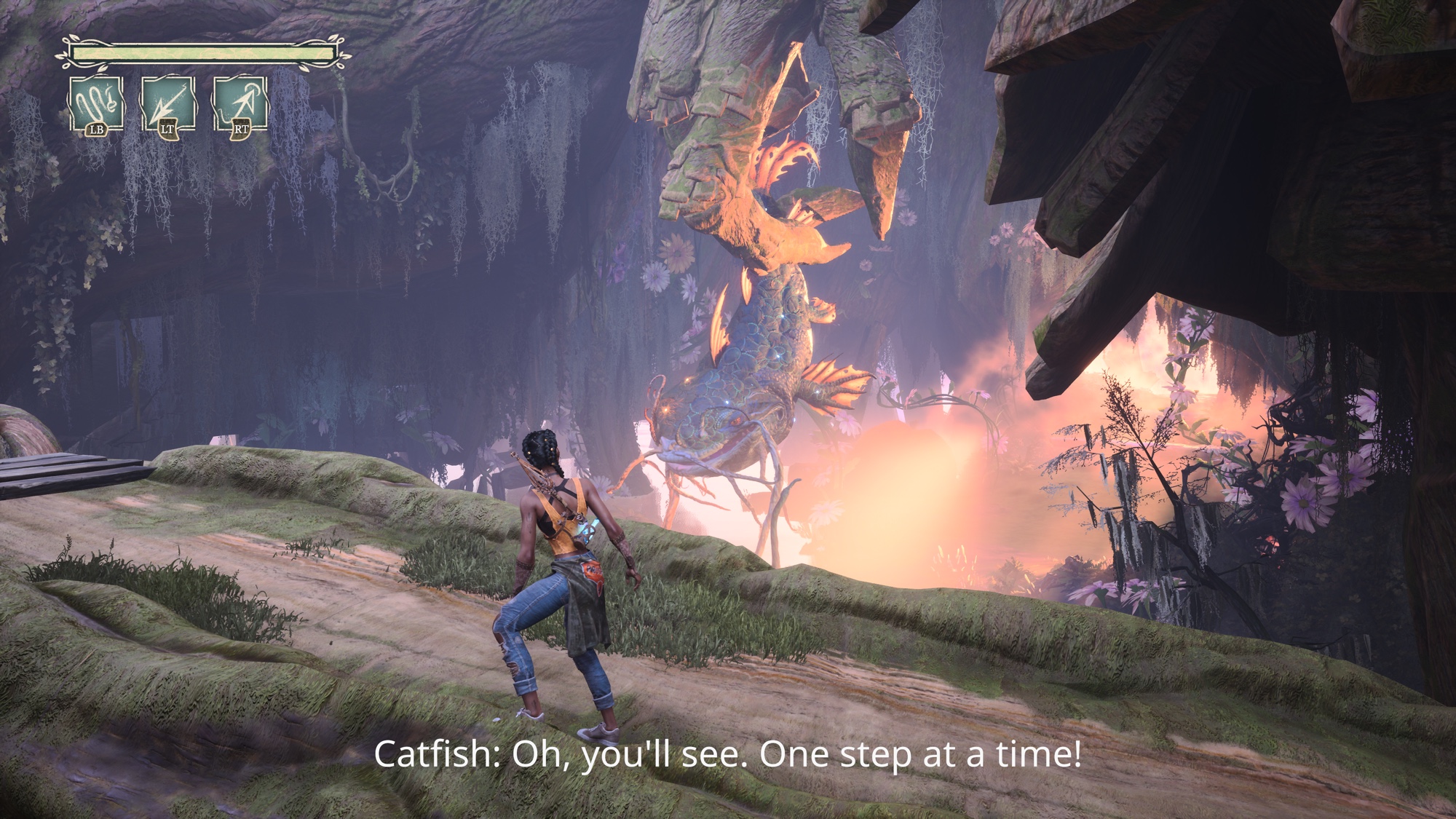This screenshot has height=819, width=1456.
Task: Activate the Weave thread-and-needle ability
Action: pyautogui.click(x=96, y=104)
